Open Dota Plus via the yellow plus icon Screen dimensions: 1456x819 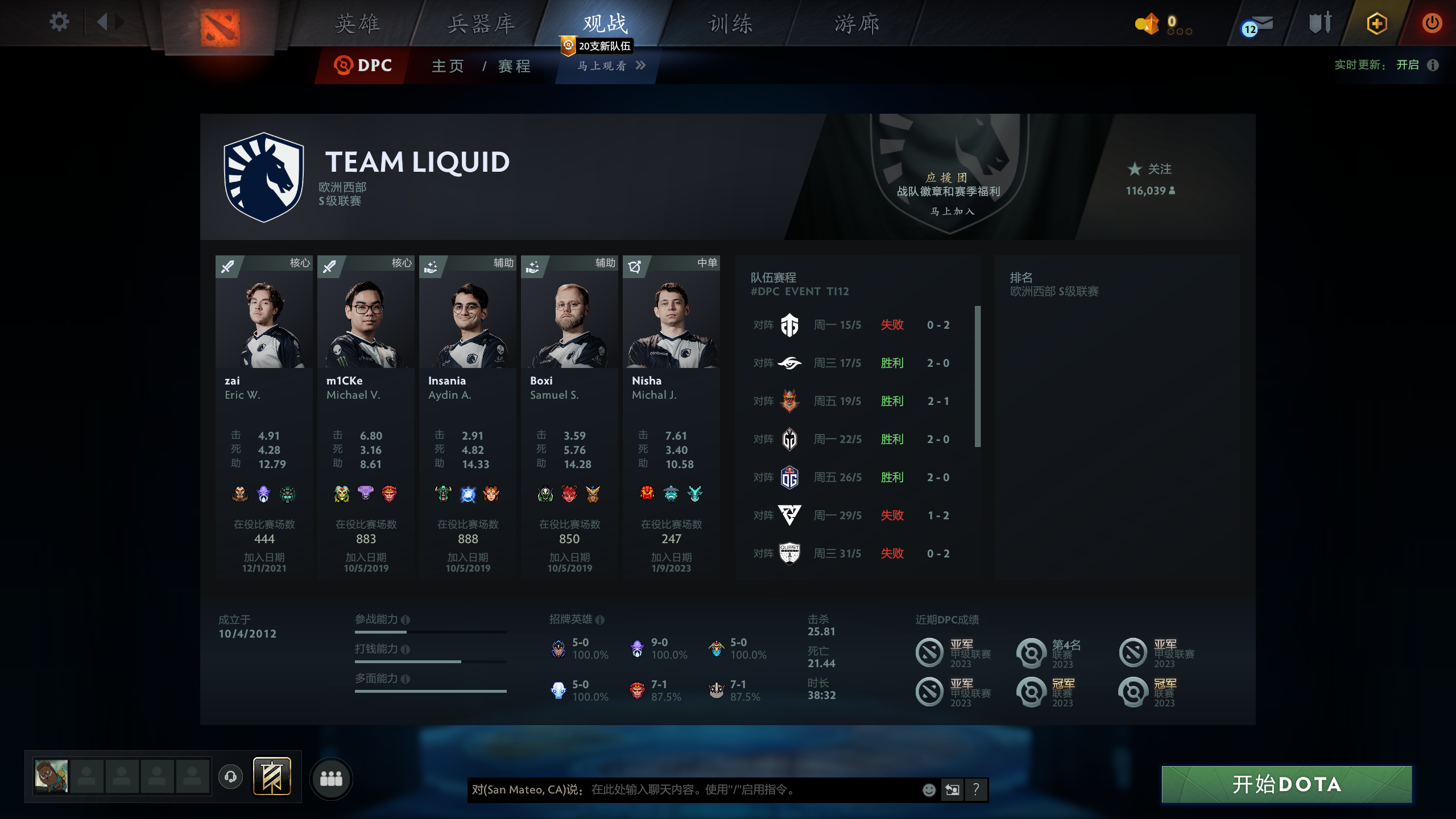click(x=1377, y=23)
